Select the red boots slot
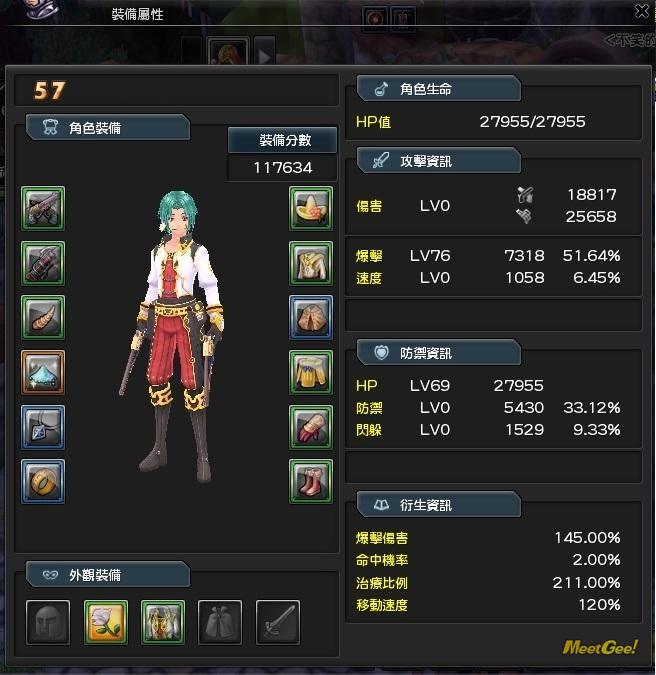 311,481
